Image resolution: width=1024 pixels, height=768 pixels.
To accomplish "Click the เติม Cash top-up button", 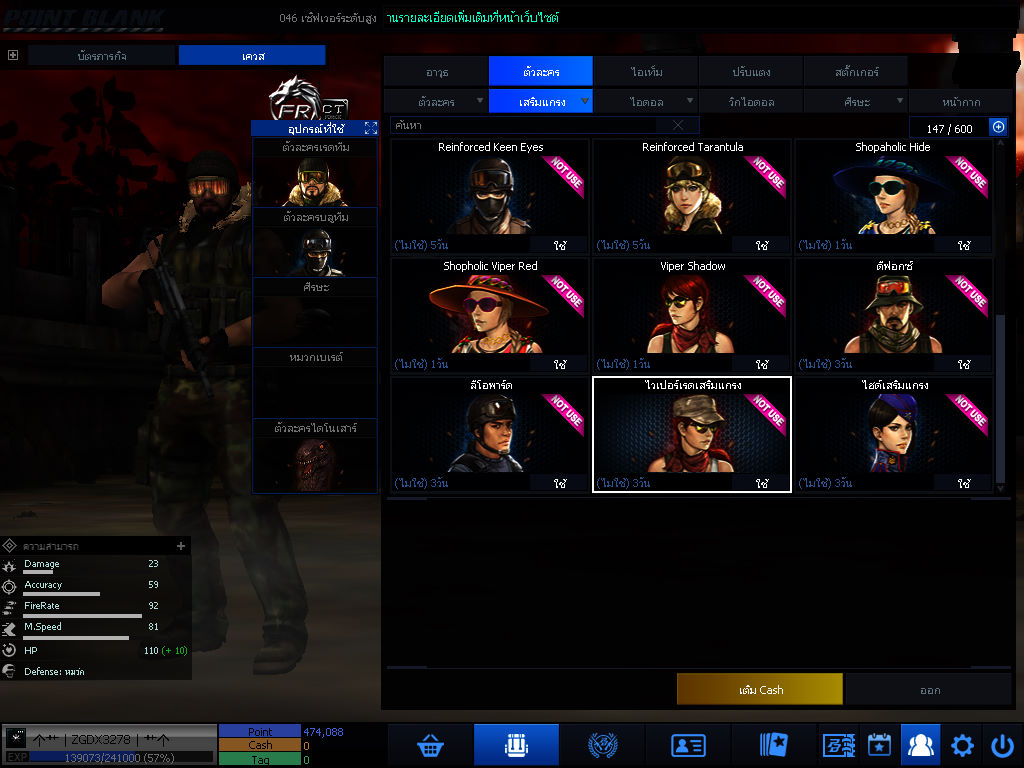I will [759, 689].
